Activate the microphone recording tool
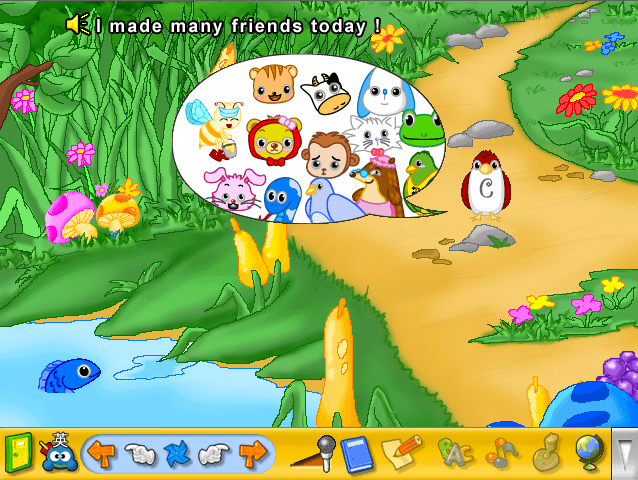Screen dimensions: 638x480 coord(314,453)
